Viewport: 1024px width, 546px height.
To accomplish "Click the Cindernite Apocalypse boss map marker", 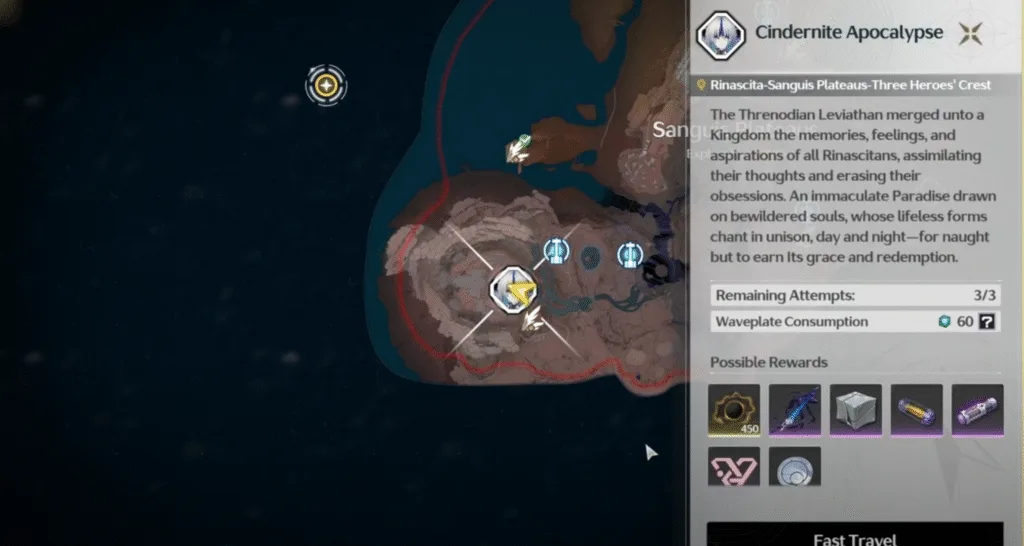I will coord(513,289).
